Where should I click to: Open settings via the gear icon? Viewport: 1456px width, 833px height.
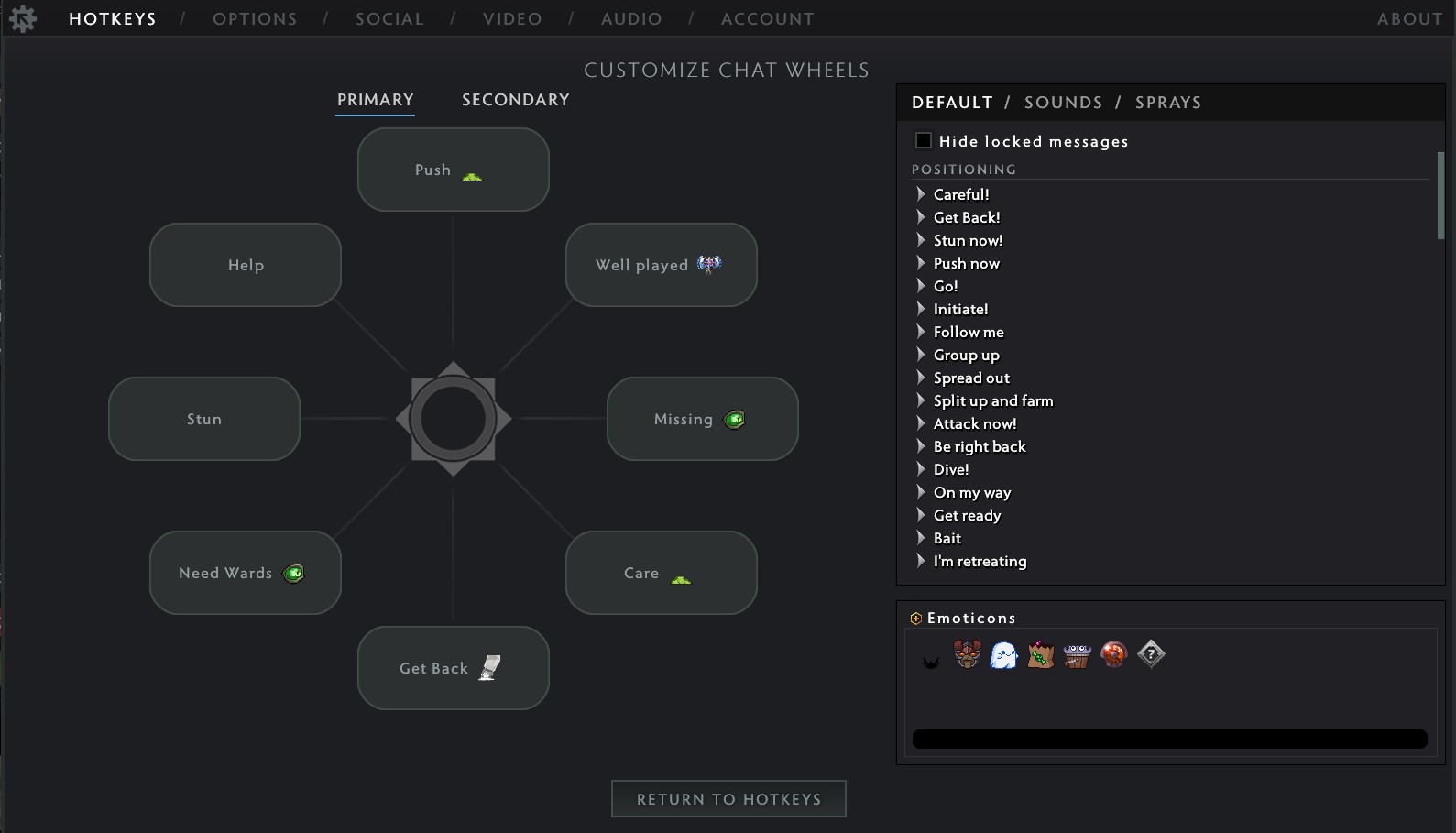point(22,17)
